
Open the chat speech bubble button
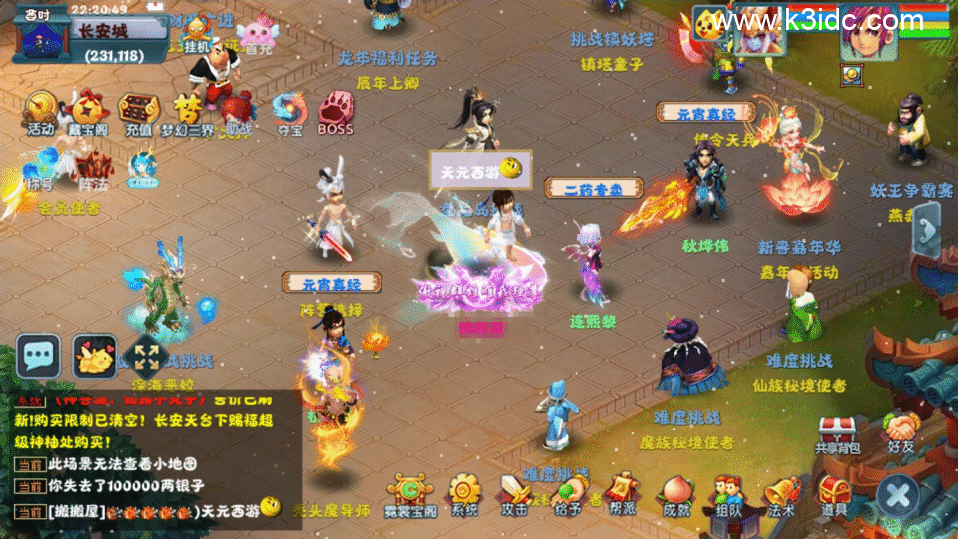pyautogui.click(x=39, y=356)
